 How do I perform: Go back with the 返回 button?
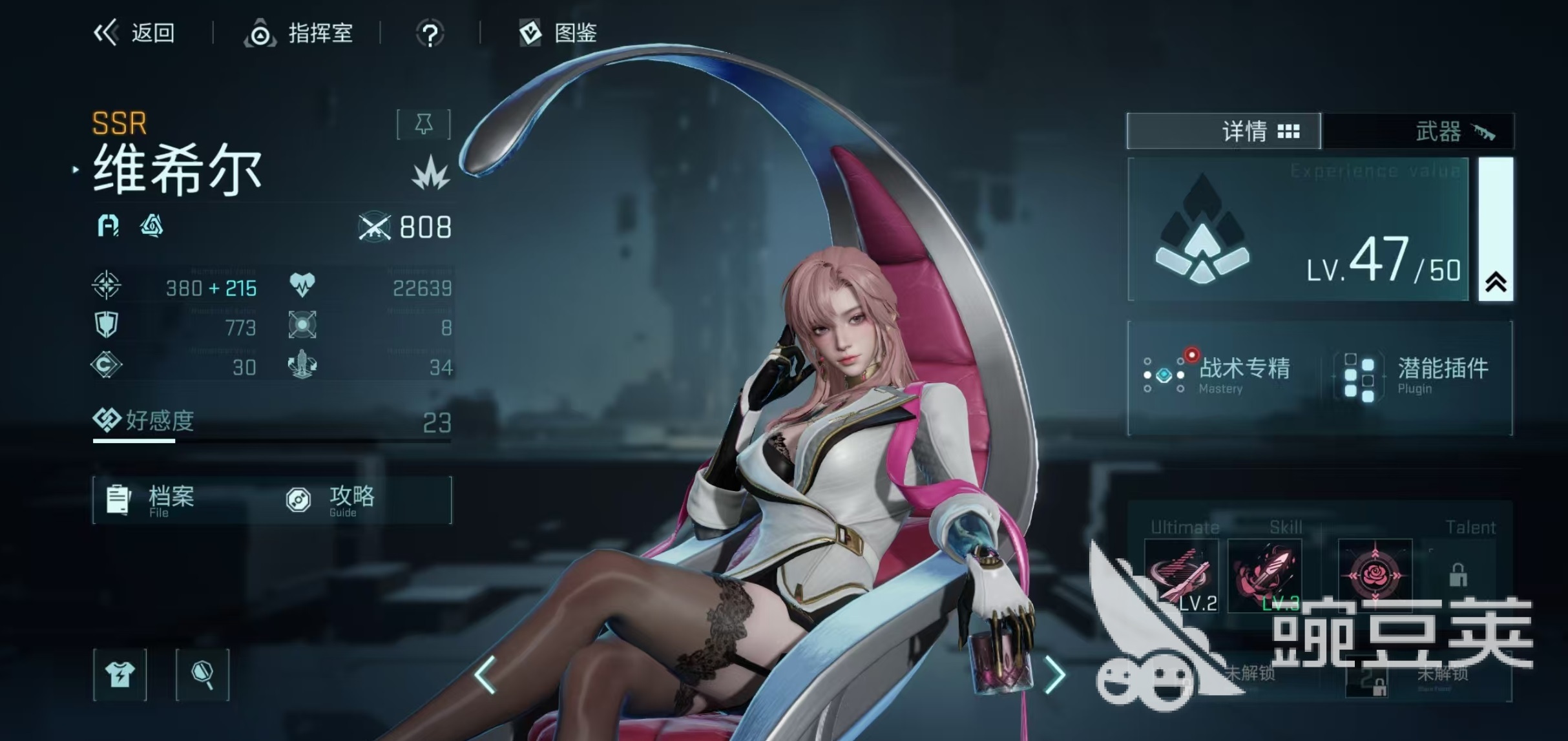click(x=134, y=33)
